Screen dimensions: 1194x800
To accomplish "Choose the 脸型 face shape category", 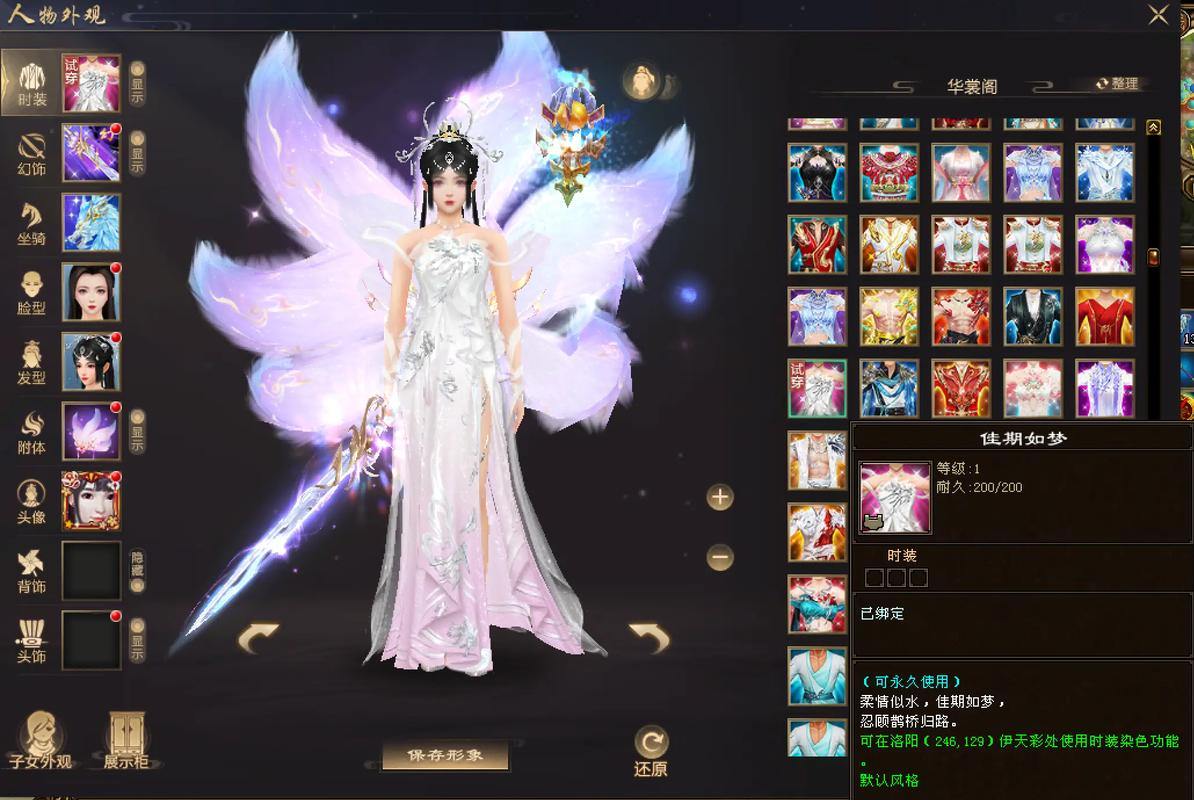I will pos(32,292).
